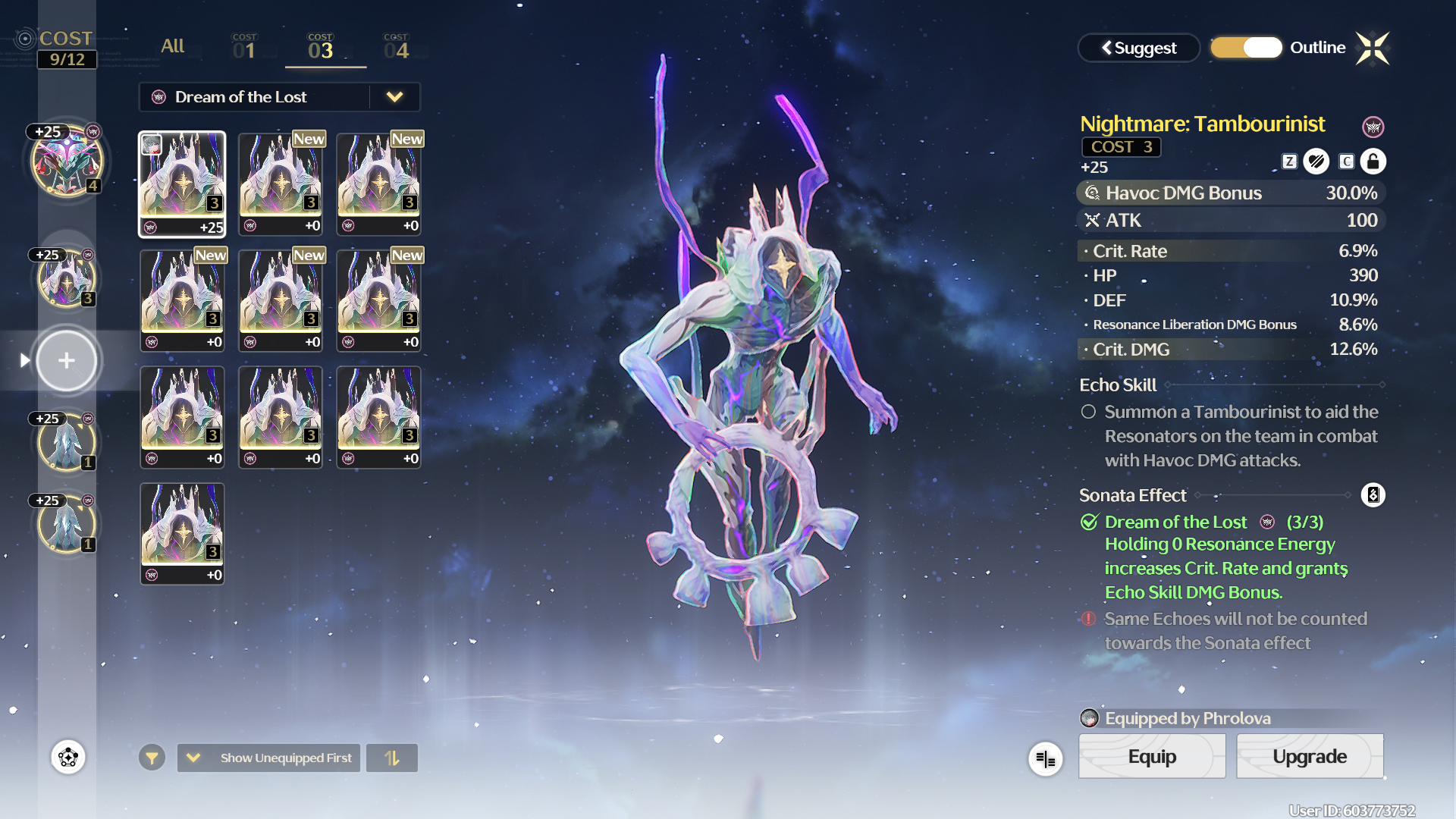
Task: Open the empty echo slot with plus sign
Action: [x=67, y=360]
